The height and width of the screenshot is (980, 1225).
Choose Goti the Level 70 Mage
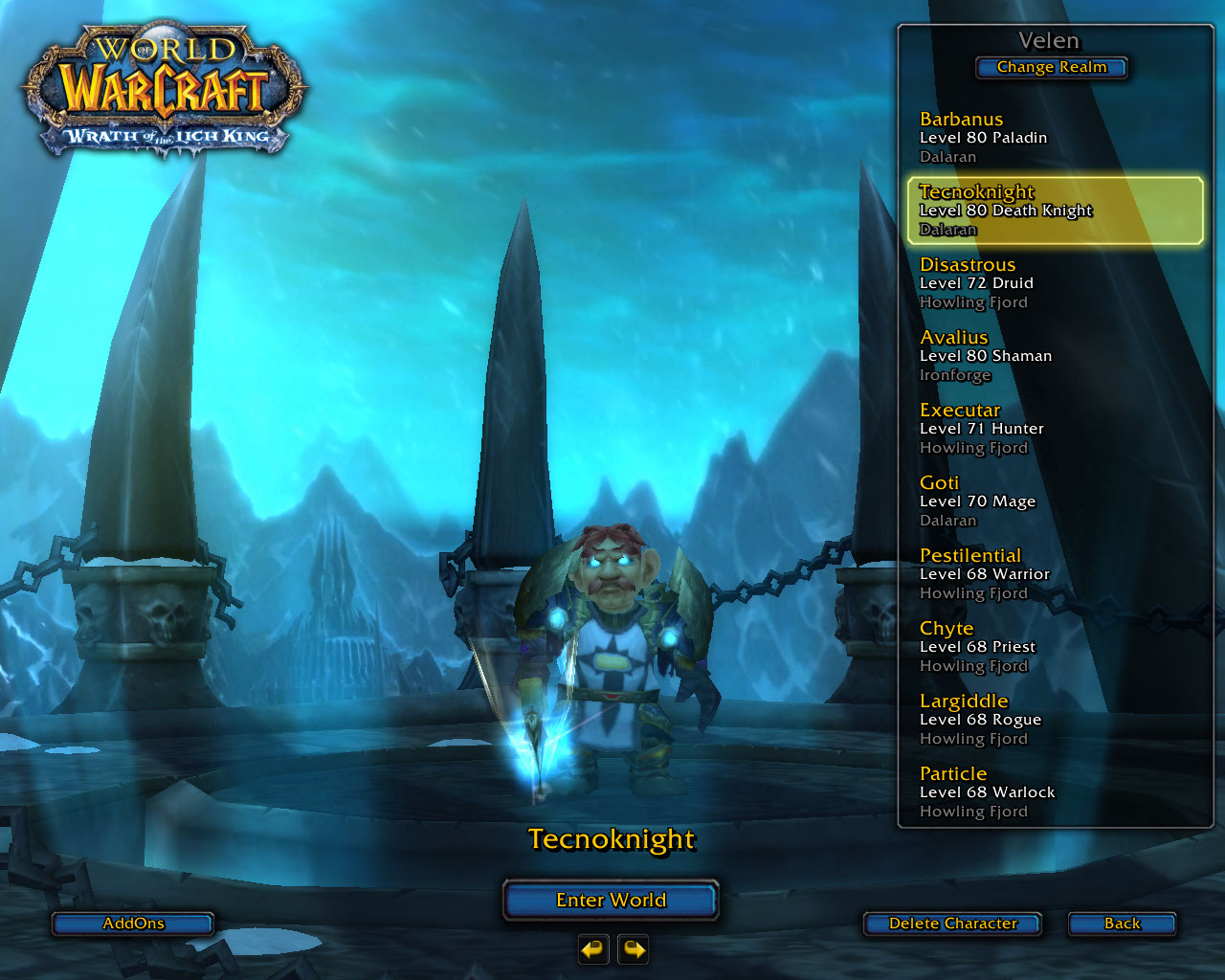pyautogui.click(x=1053, y=501)
